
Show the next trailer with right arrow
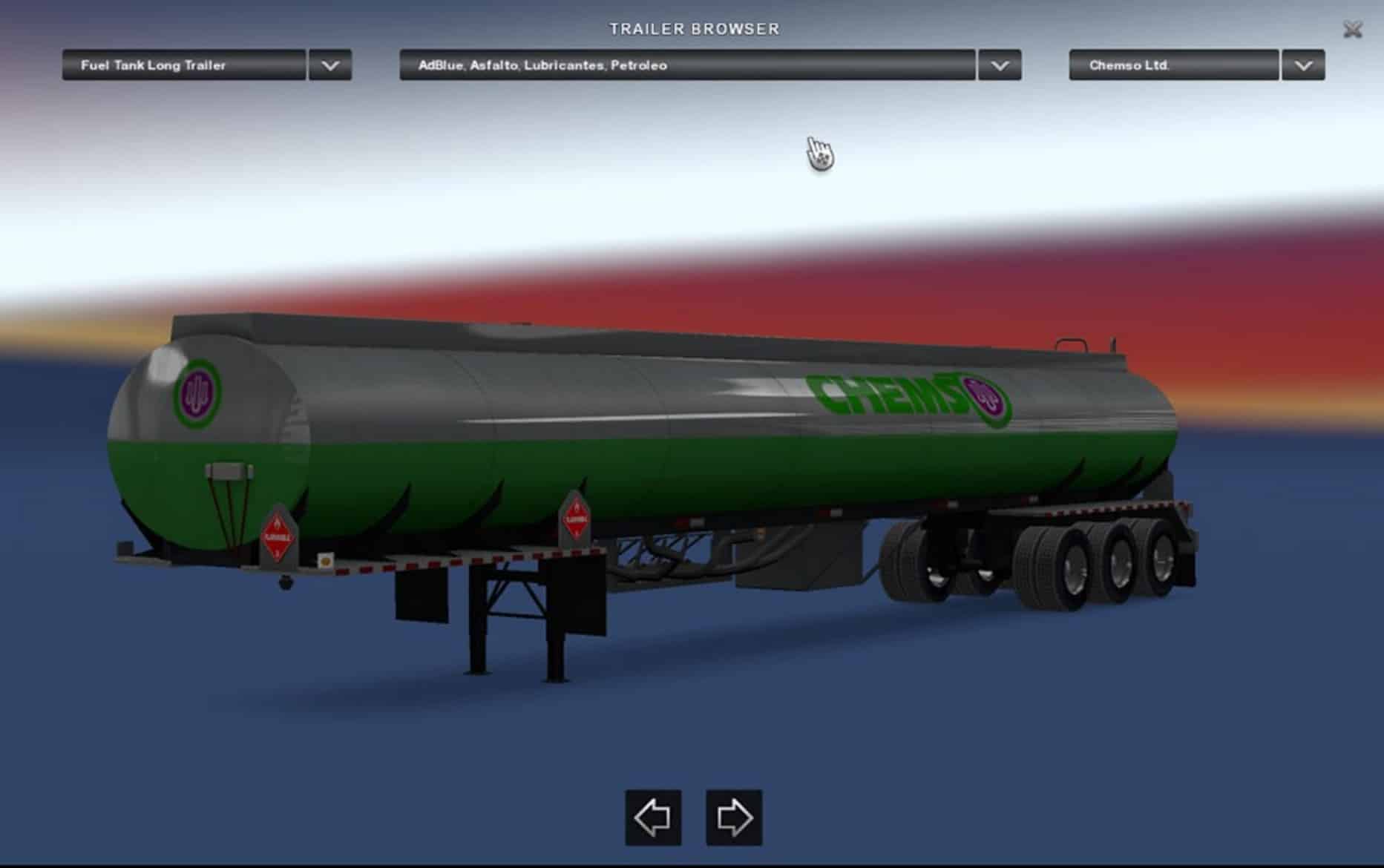734,818
